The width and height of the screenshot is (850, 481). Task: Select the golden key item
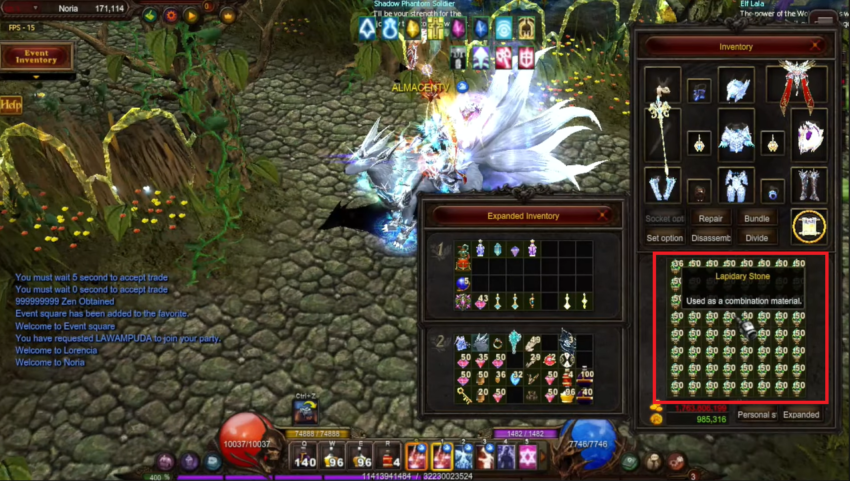point(463,395)
